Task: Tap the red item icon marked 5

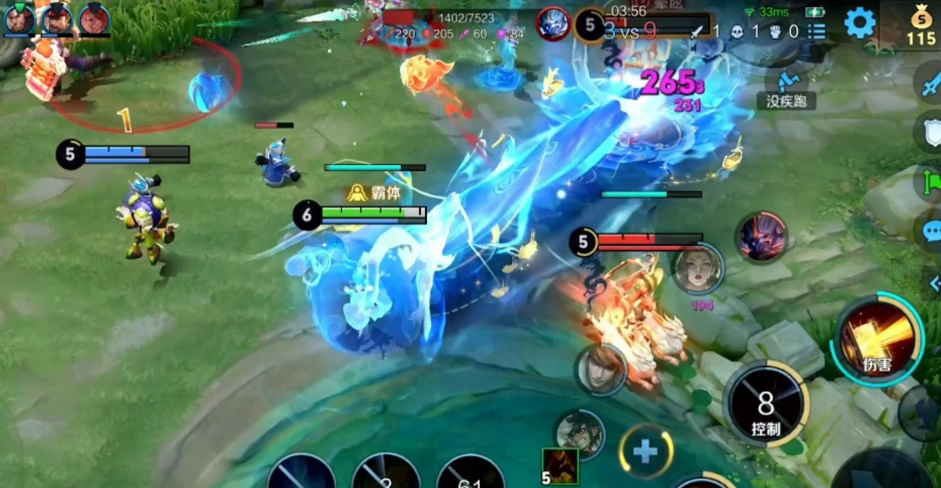Action: 560,466
